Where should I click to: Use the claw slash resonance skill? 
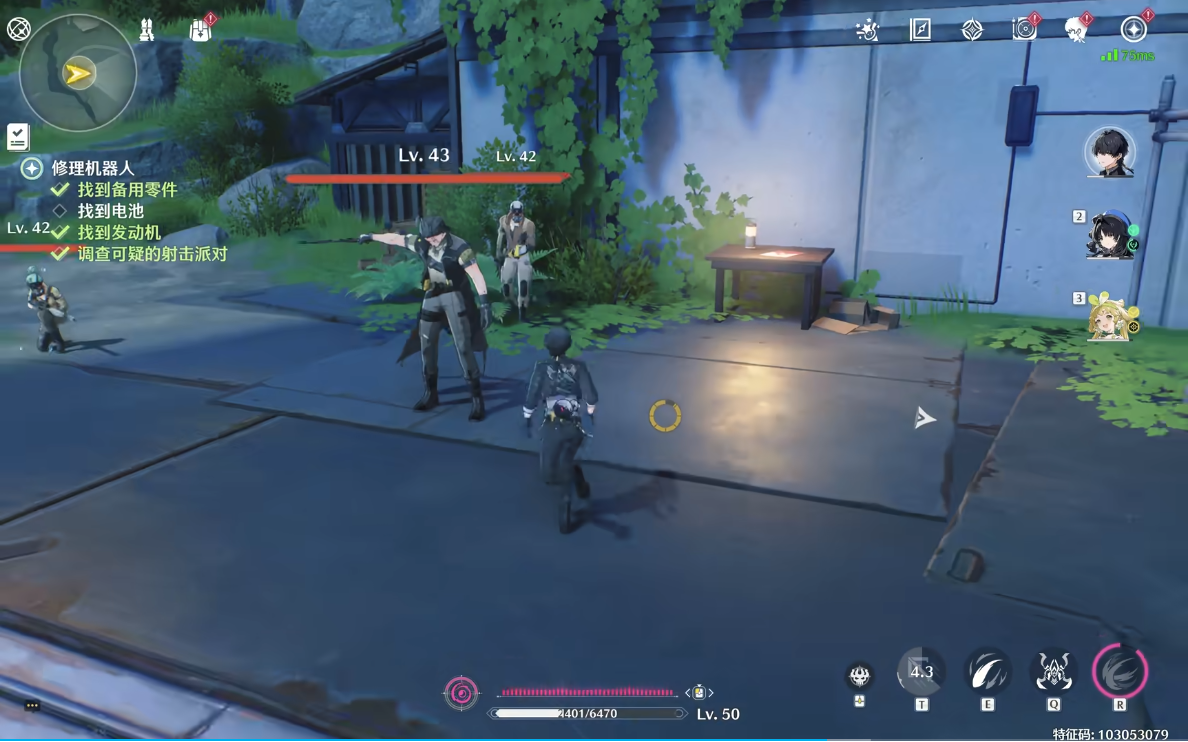987,672
